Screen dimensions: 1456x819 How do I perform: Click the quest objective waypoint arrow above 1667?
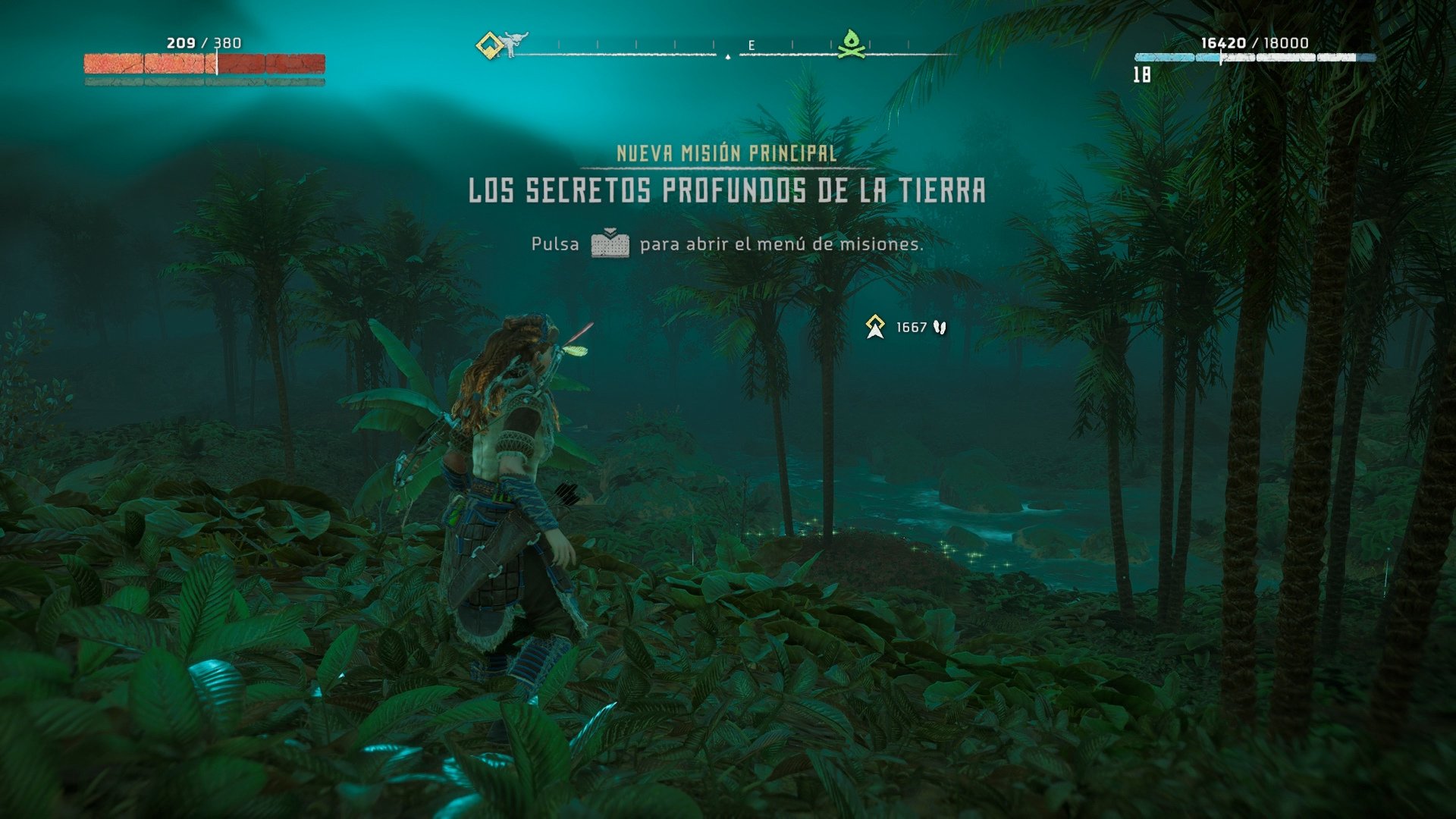tap(876, 327)
